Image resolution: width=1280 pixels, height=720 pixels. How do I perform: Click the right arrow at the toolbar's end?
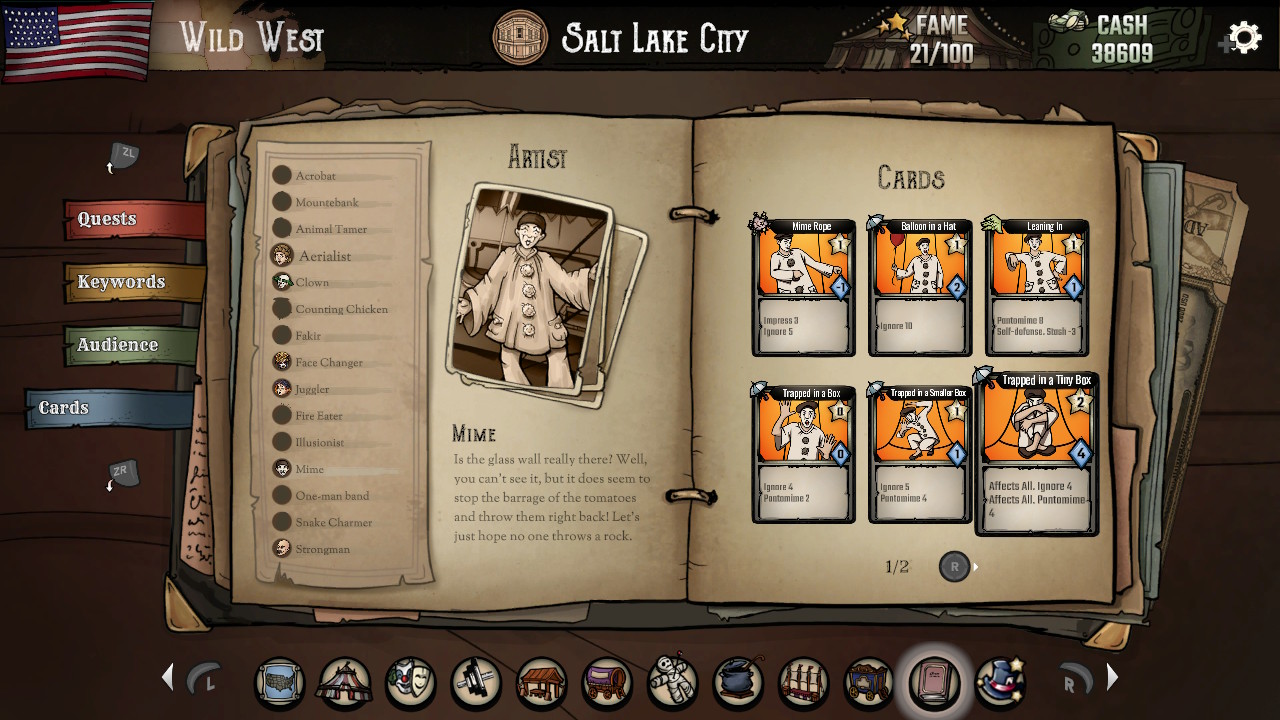[x=1112, y=677]
